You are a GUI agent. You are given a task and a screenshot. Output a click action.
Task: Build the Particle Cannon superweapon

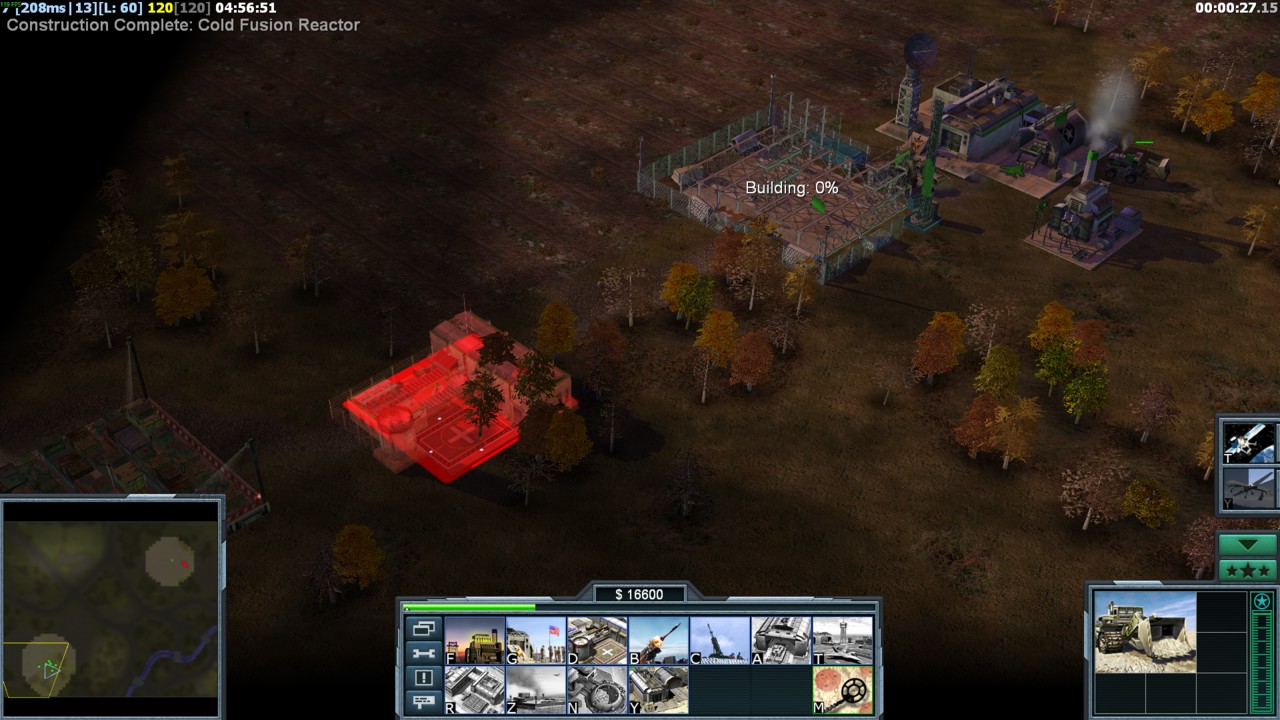pyautogui.click(x=597, y=690)
